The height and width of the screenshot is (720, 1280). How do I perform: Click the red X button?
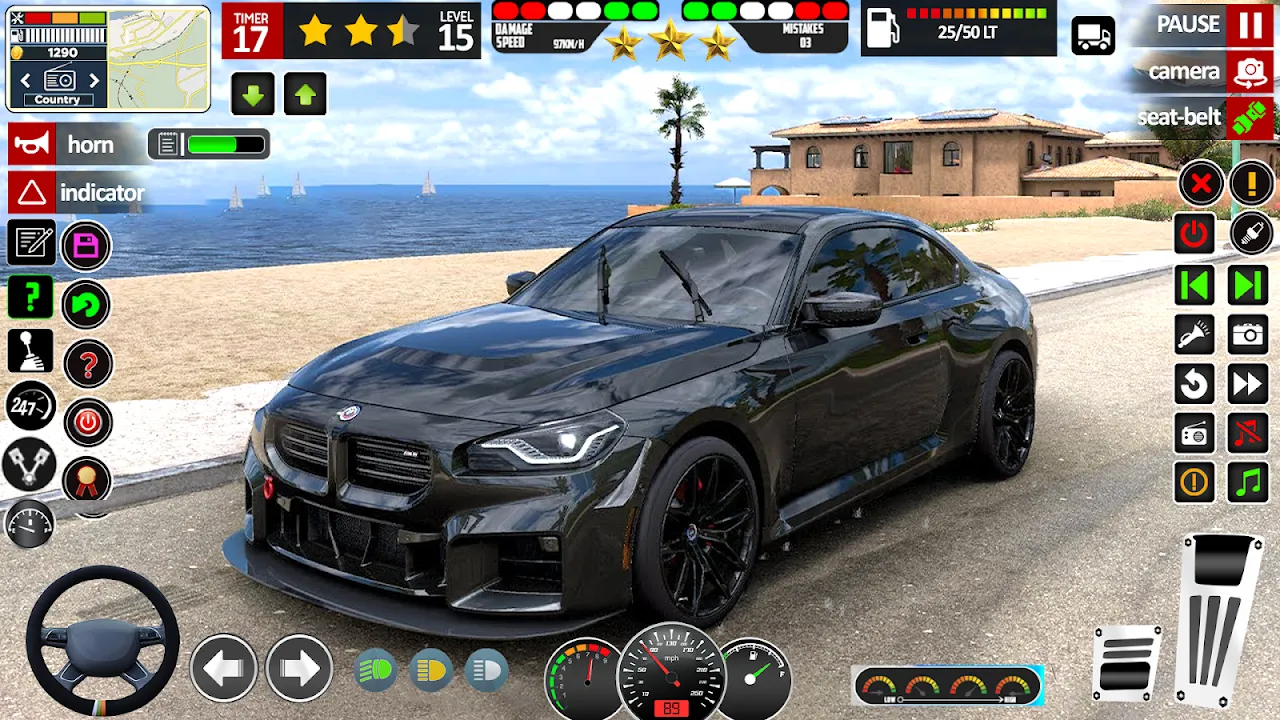(x=1201, y=183)
